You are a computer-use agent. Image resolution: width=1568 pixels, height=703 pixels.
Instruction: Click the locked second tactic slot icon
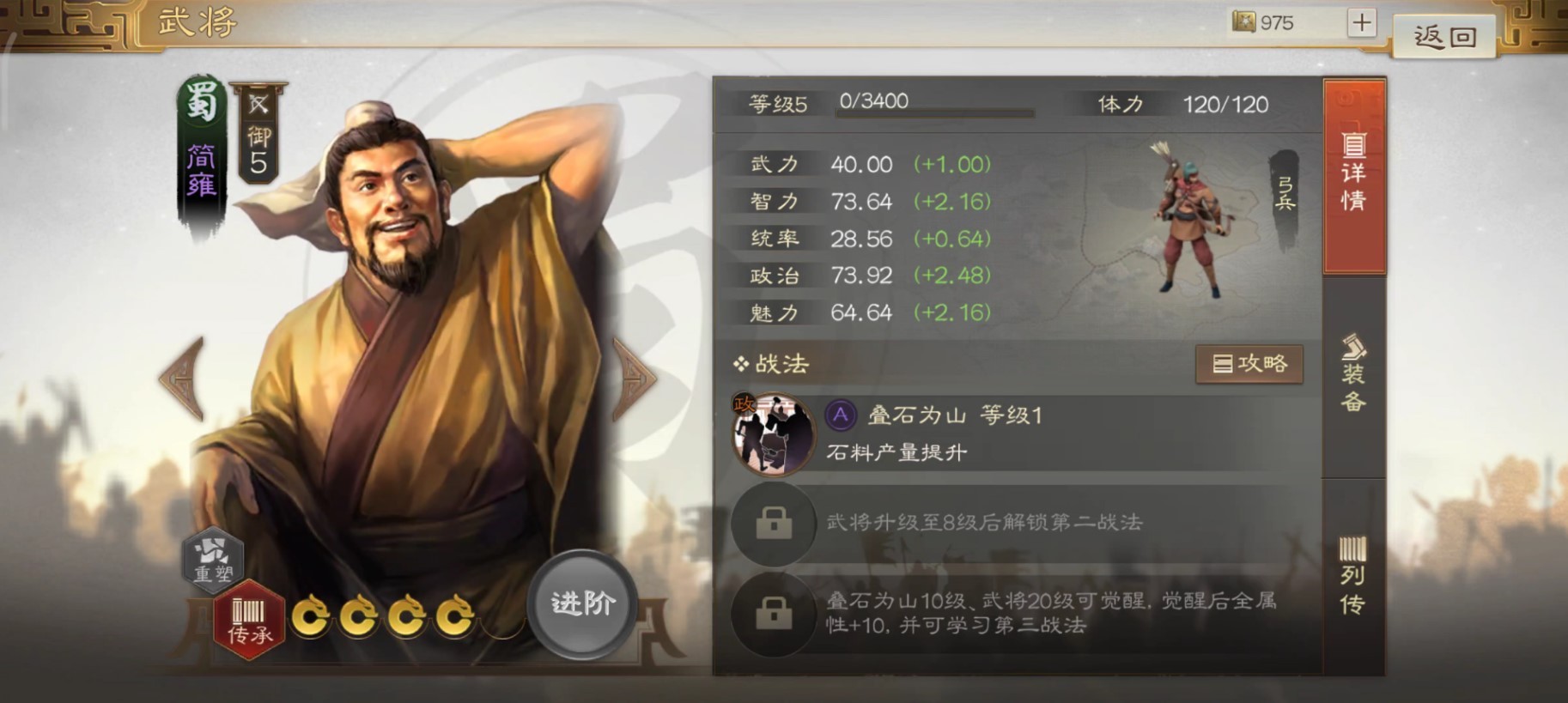pyautogui.click(x=772, y=524)
